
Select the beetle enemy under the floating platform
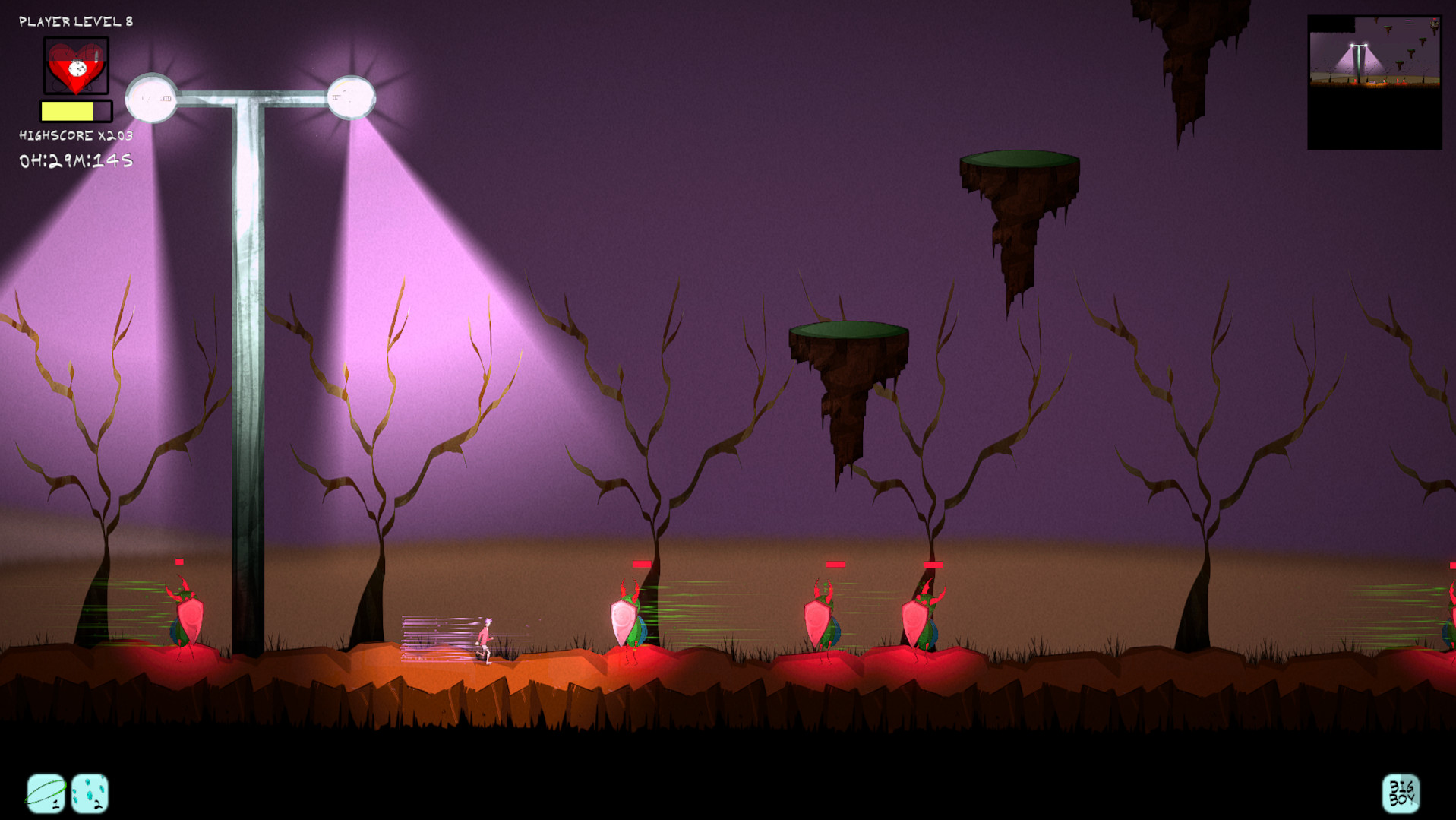(x=823, y=617)
